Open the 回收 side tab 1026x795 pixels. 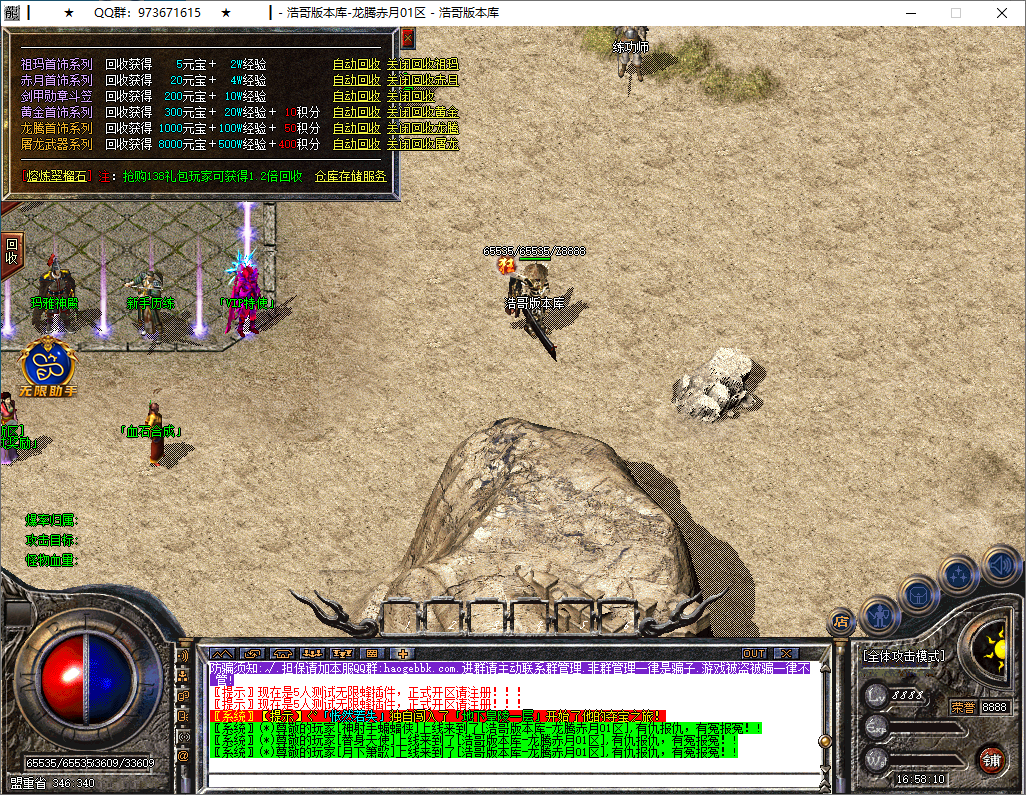click(x=12, y=250)
